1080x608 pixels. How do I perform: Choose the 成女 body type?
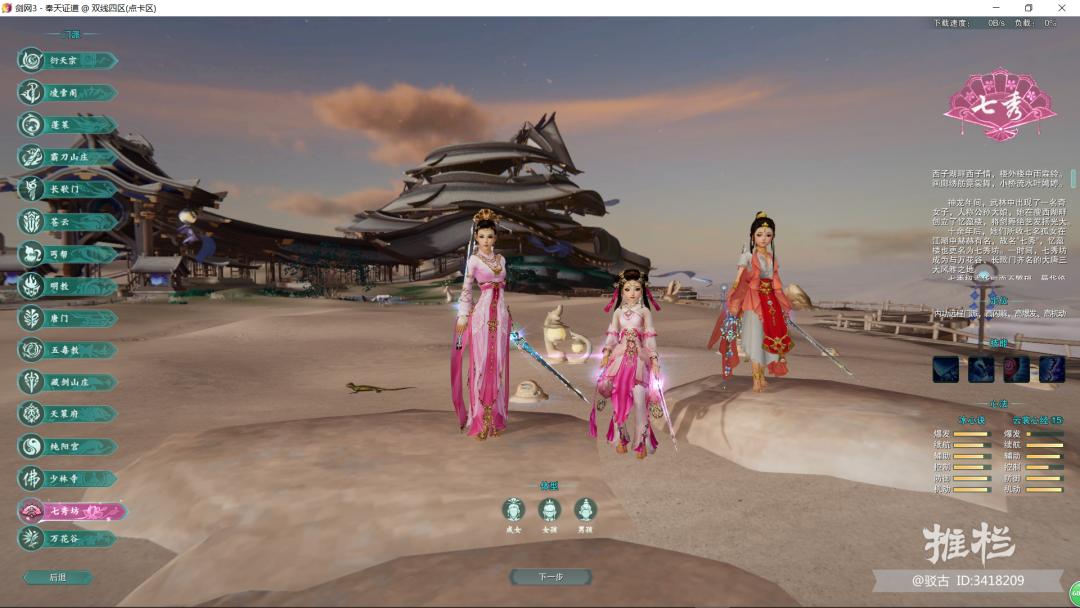coord(513,511)
